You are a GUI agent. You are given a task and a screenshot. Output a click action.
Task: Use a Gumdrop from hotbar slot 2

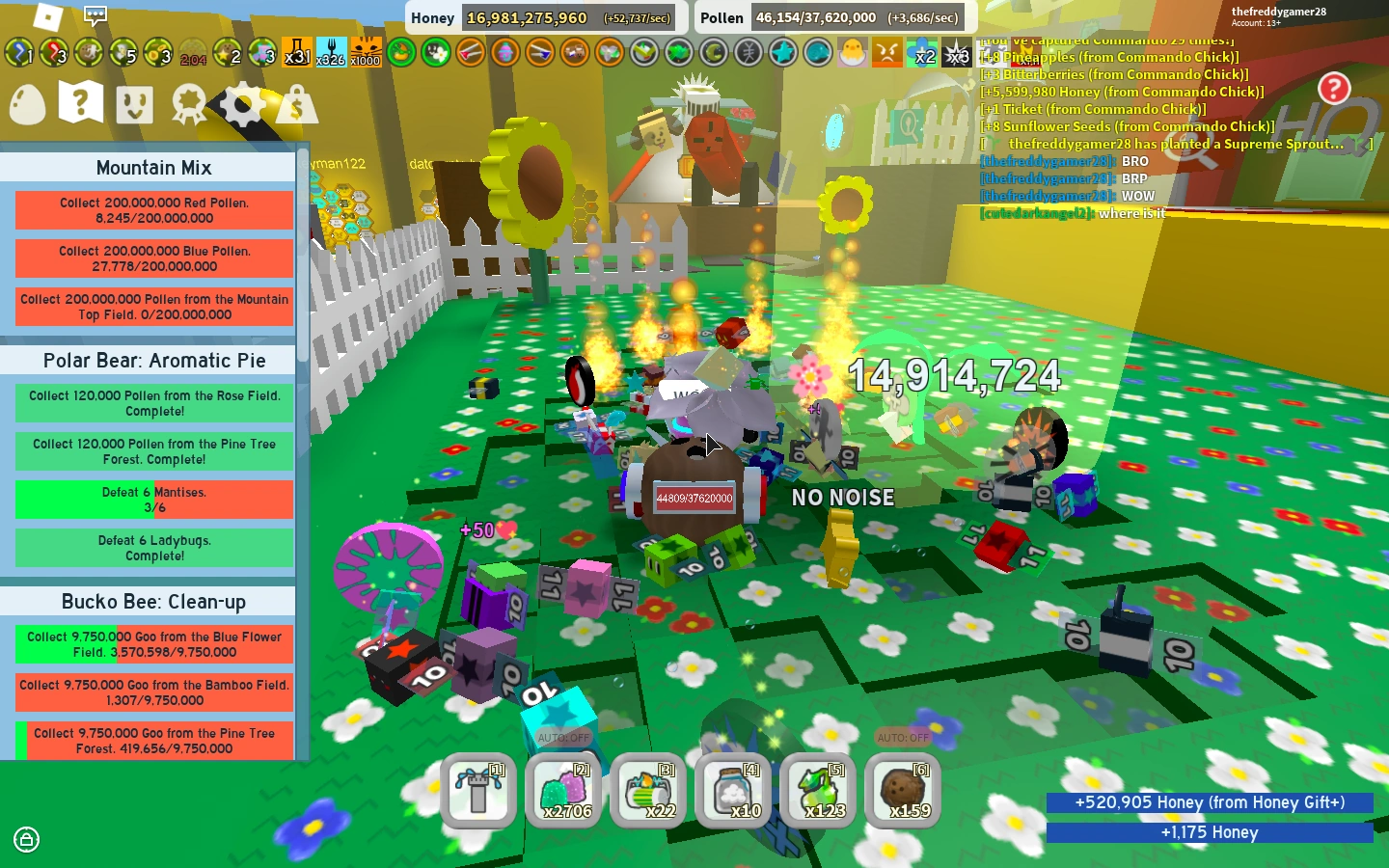(563, 791)
